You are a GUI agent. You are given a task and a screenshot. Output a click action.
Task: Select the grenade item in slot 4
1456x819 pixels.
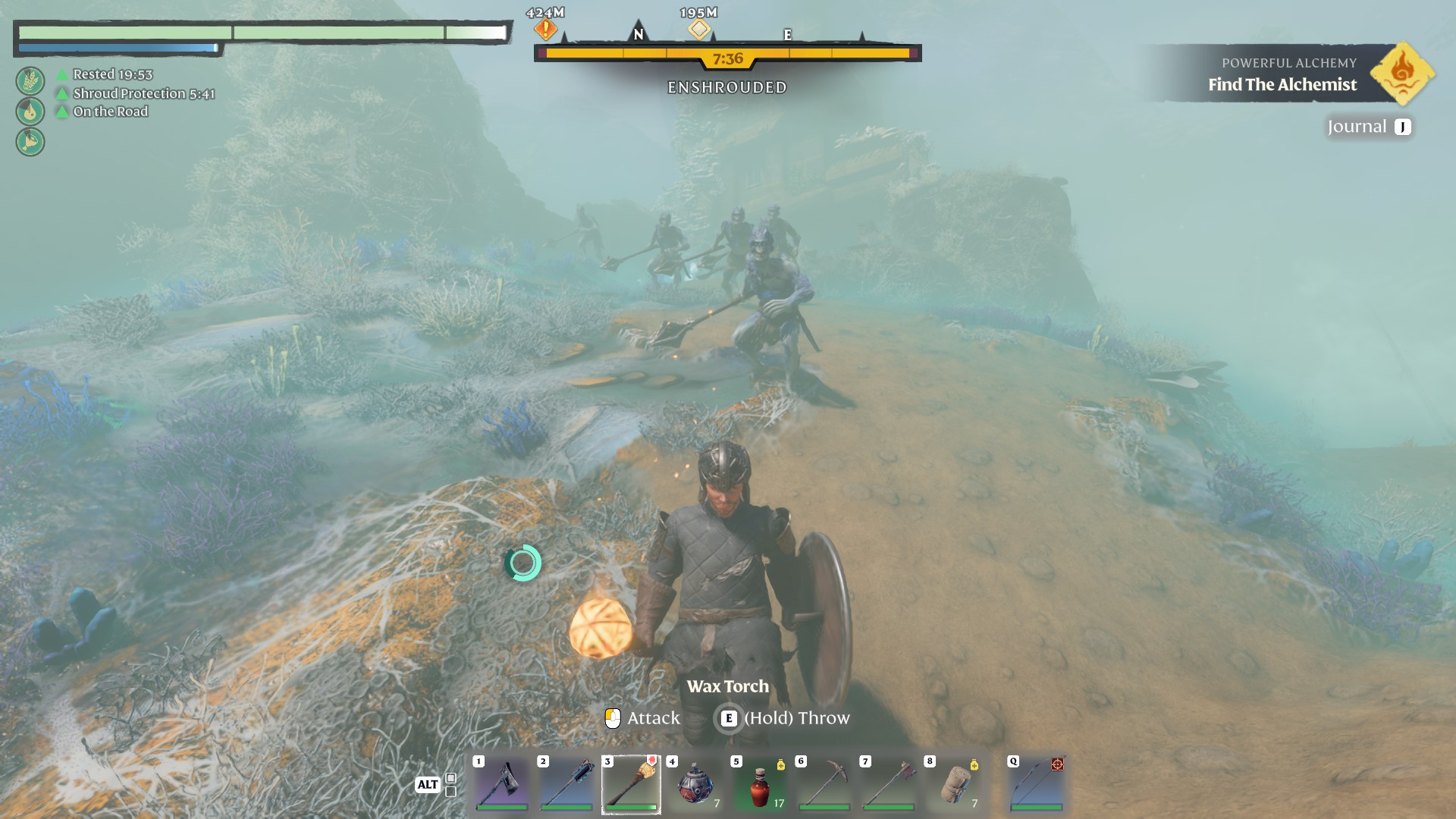695,785
